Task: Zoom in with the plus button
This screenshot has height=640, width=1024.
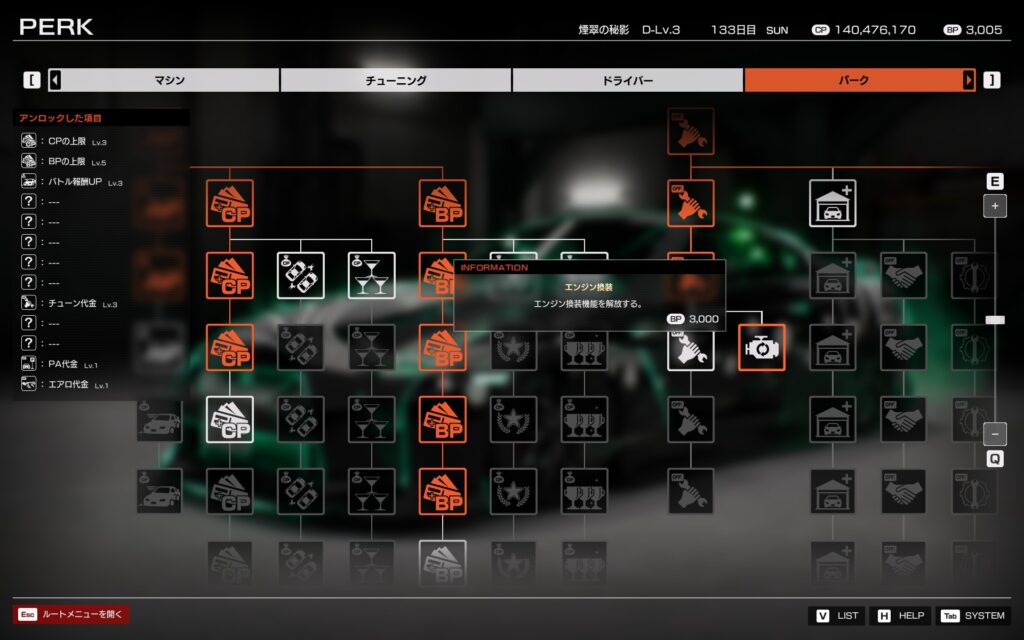Action: (x=995, y=207)
